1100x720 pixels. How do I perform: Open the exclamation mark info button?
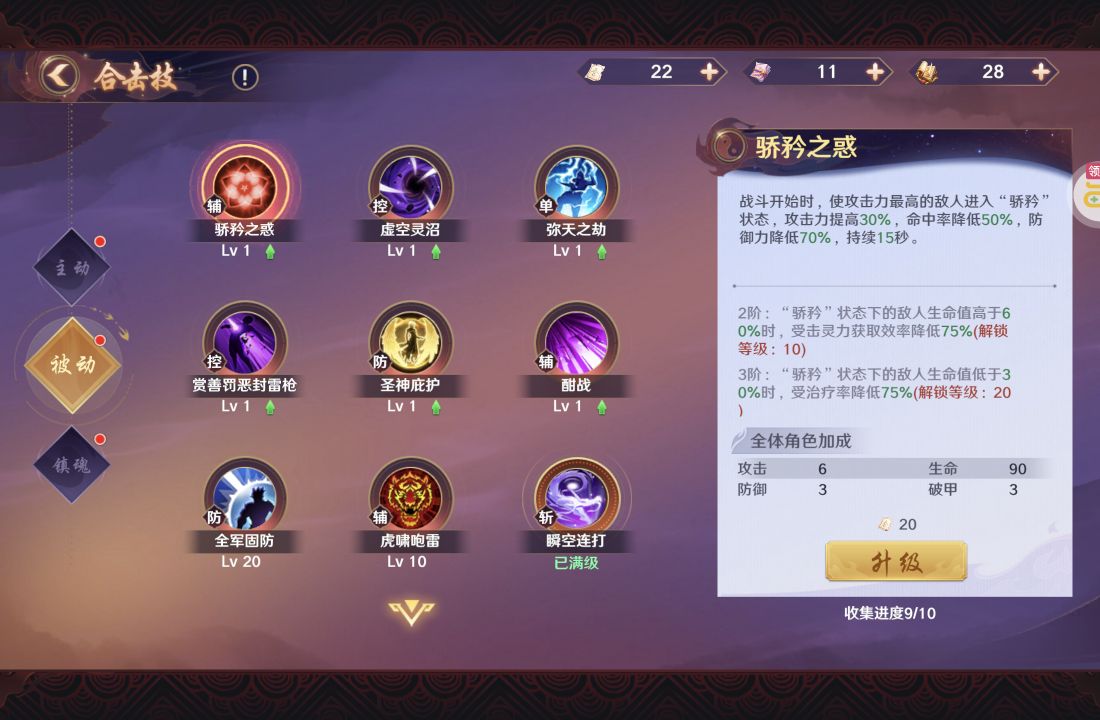coord(245,77)
